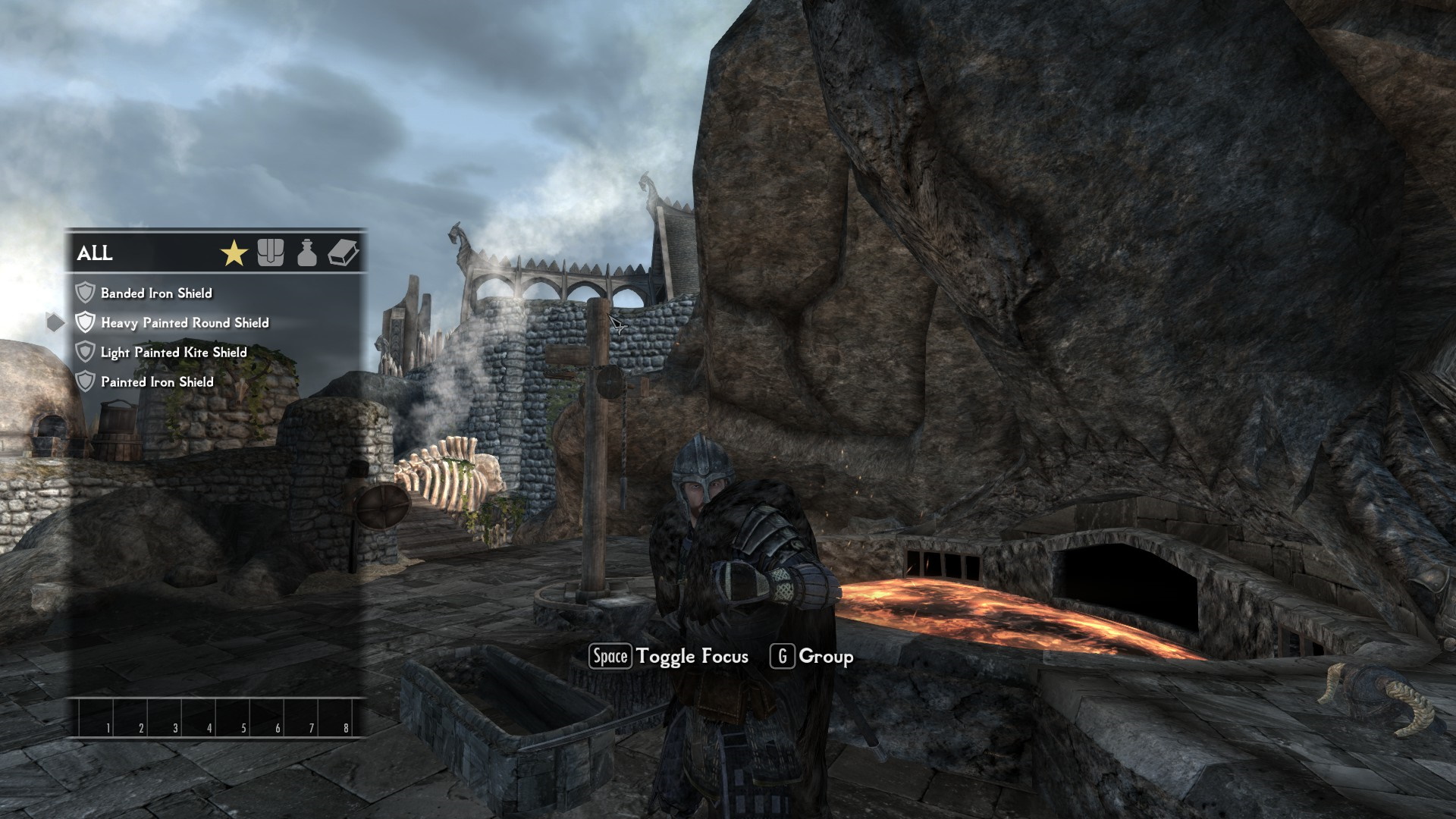
Task: Click the highlighted shield icon of Heavy Painted Round Shield
Action: click(85, 322)
